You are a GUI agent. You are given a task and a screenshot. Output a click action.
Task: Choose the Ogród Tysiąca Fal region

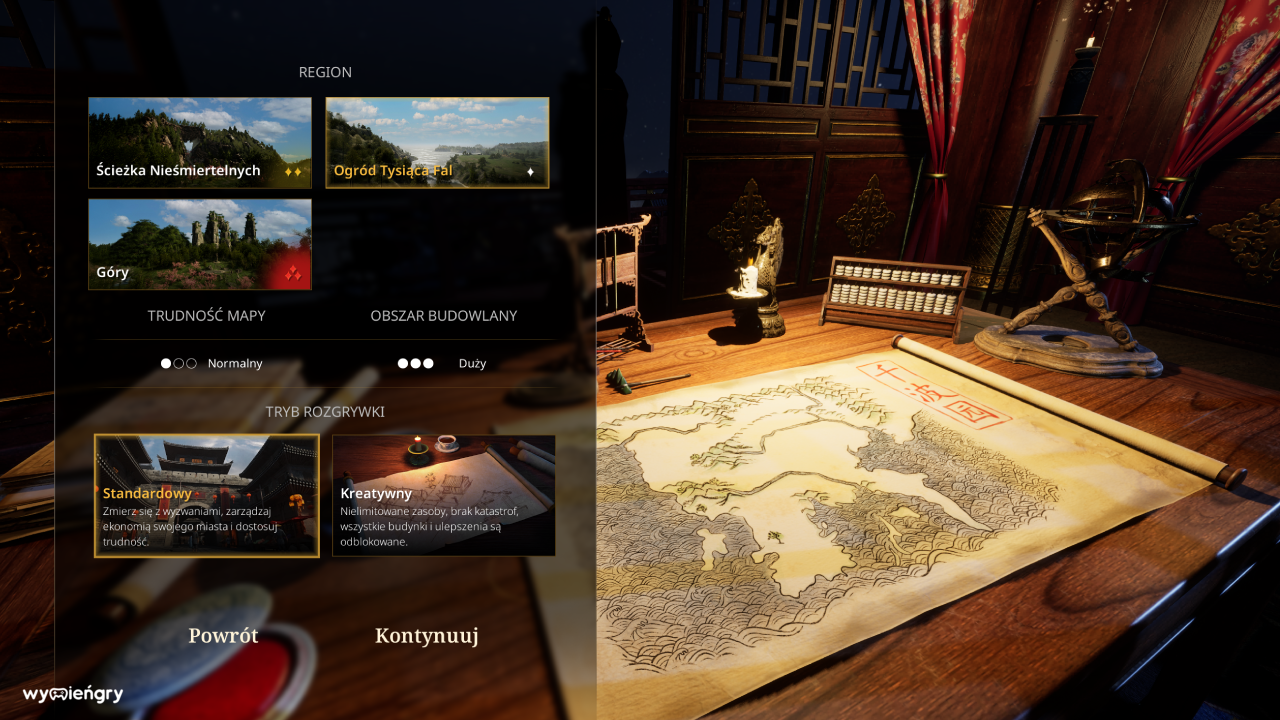(x=437, y=142)
